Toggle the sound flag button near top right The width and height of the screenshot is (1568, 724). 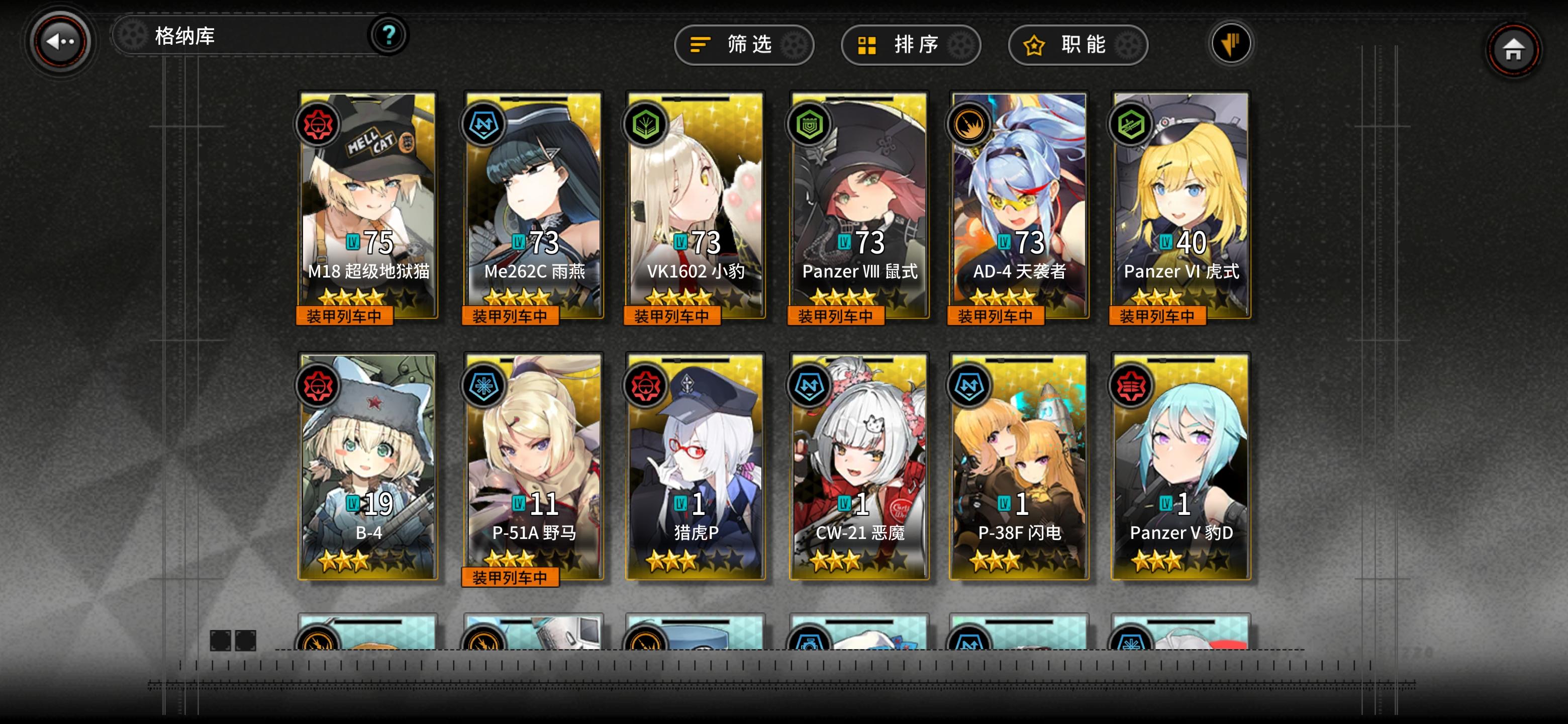coord(1231,43)
